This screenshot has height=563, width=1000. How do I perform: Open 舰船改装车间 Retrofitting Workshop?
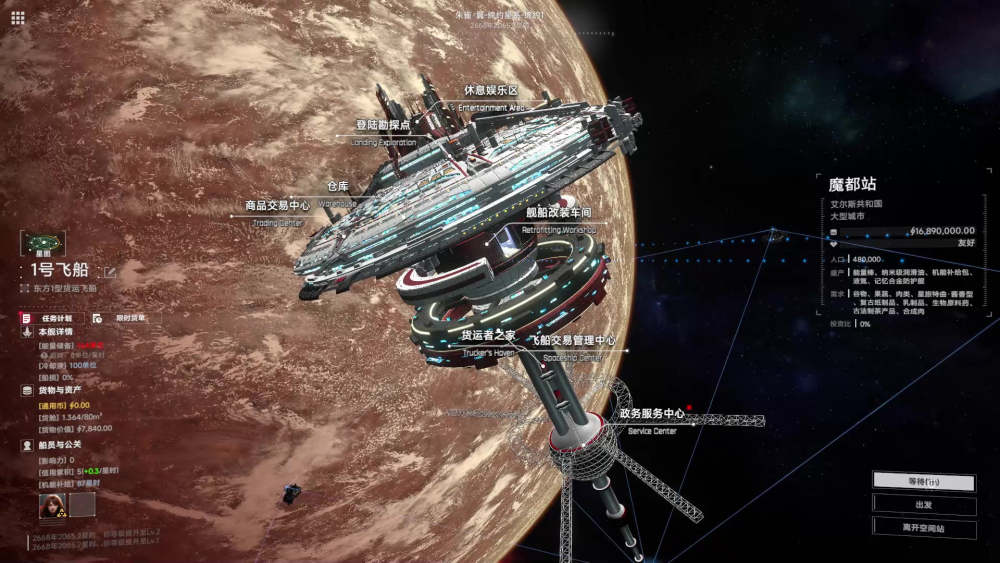click(x=559, y=213)
